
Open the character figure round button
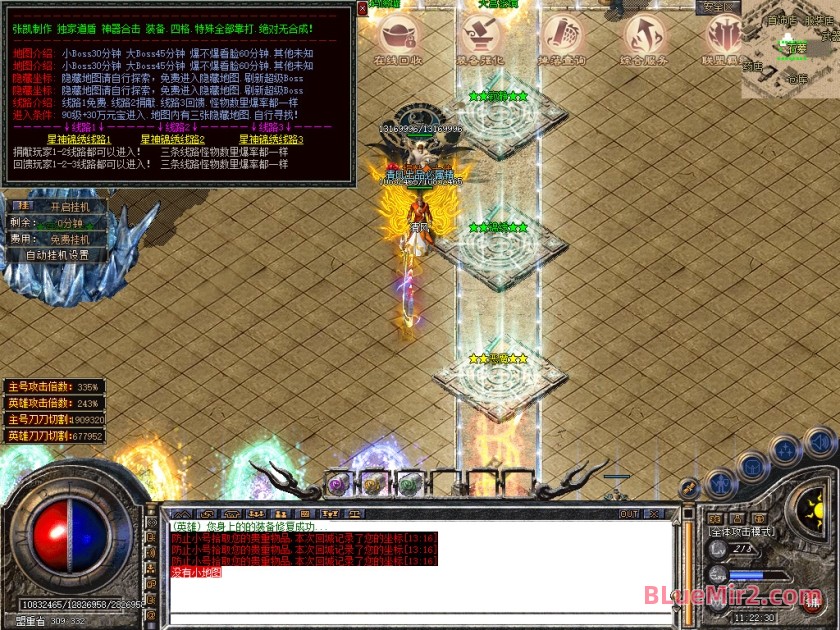(720, 484)
